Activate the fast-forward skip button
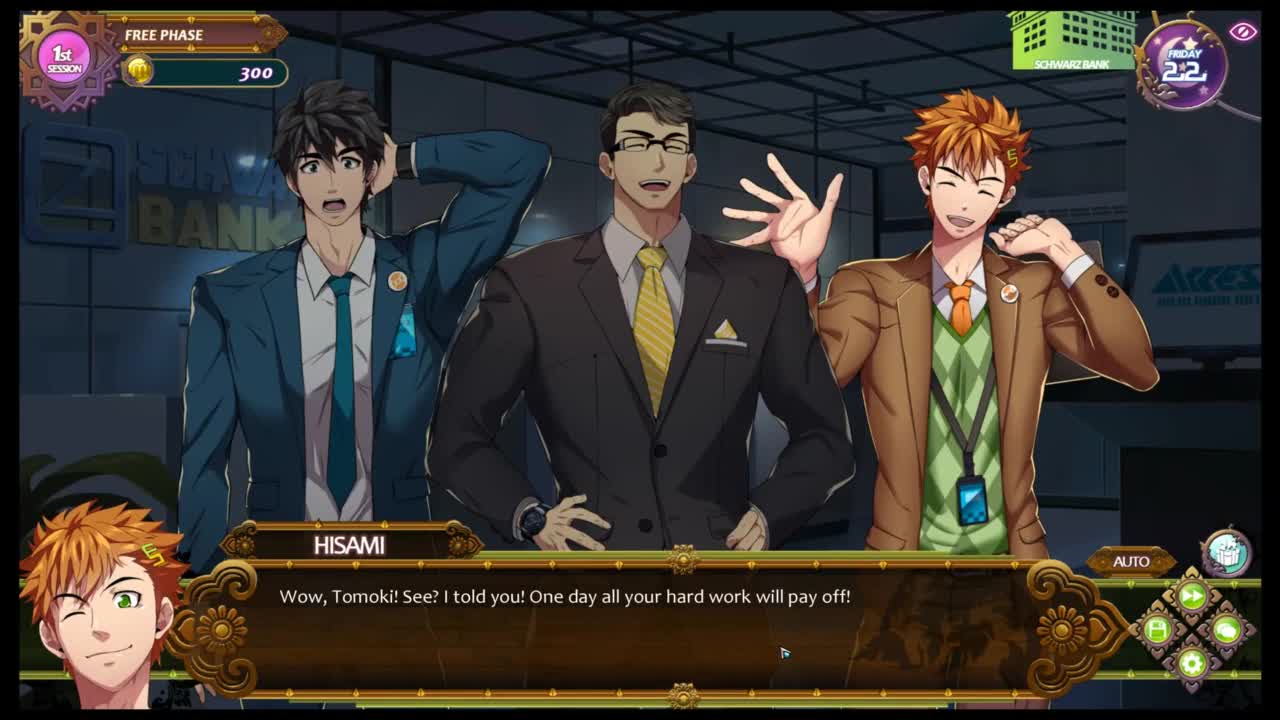Image resolution: width=1280 pixels, height=720 pixels. pos(1192,597)
